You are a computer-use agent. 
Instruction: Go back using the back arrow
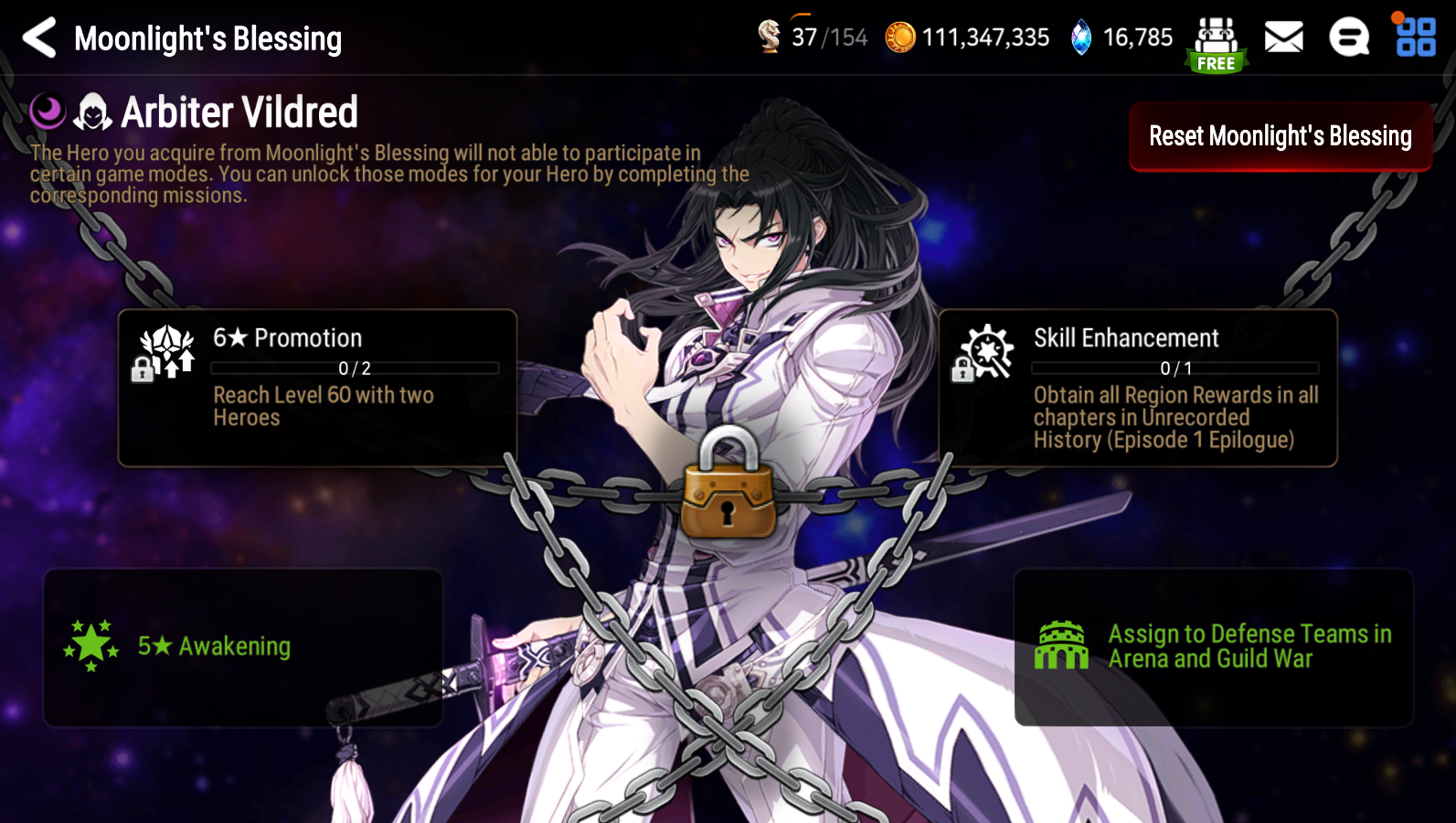point(37,37)
